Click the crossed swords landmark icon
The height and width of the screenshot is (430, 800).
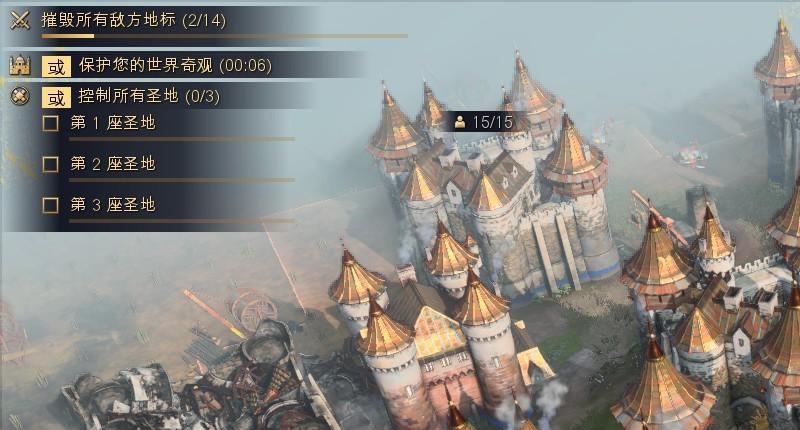point(19,20)
